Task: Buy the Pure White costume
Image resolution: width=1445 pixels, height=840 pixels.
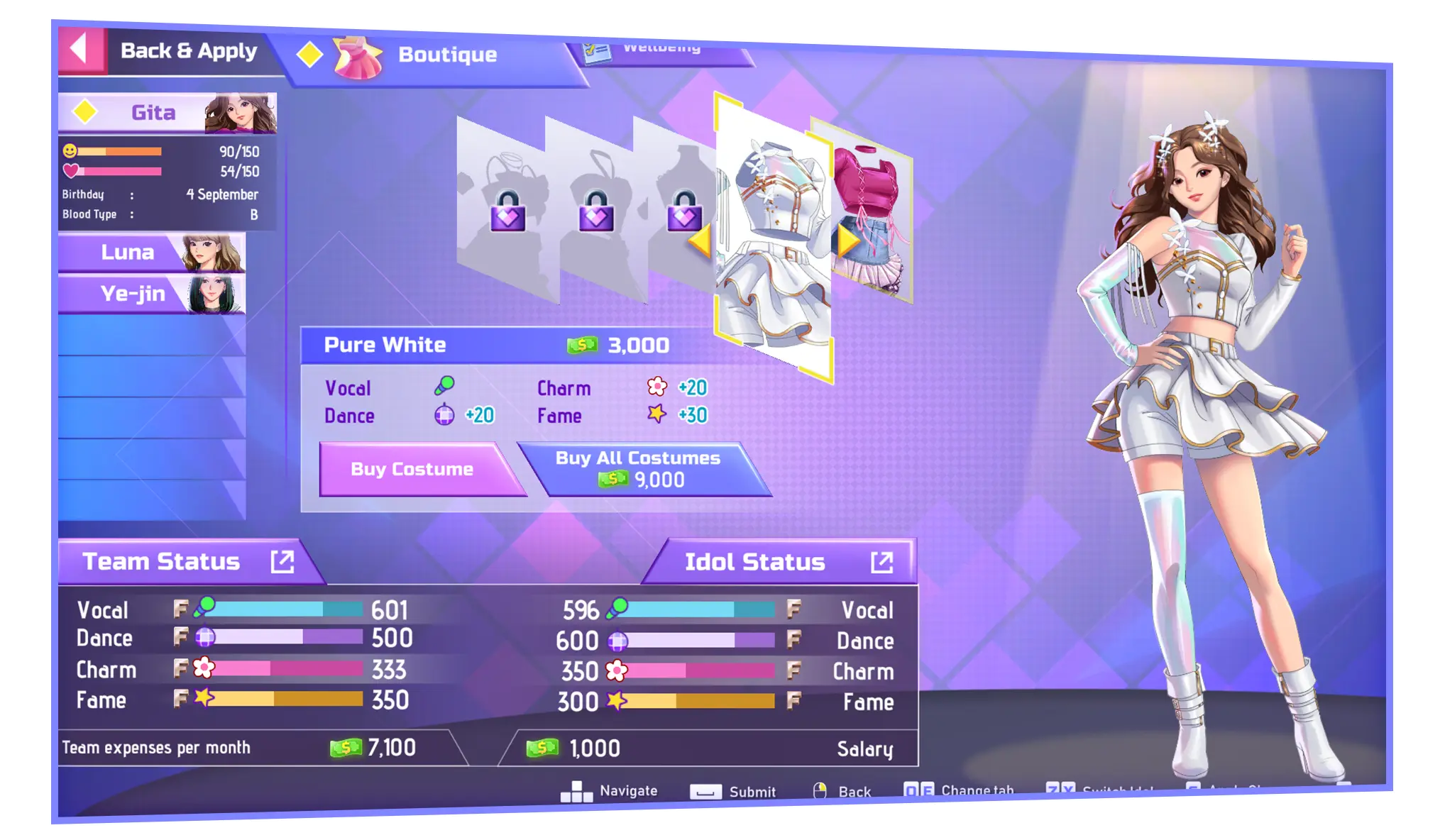Action: [x=413, y=469]
